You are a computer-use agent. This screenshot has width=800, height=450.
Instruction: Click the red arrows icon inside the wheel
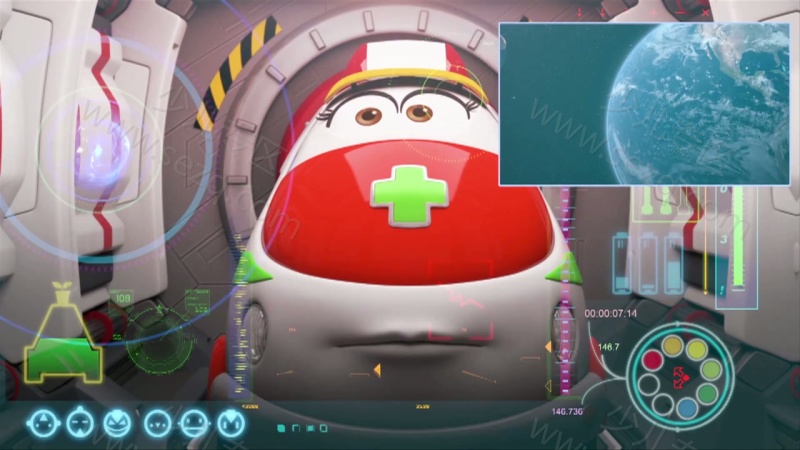click(681, 377)
